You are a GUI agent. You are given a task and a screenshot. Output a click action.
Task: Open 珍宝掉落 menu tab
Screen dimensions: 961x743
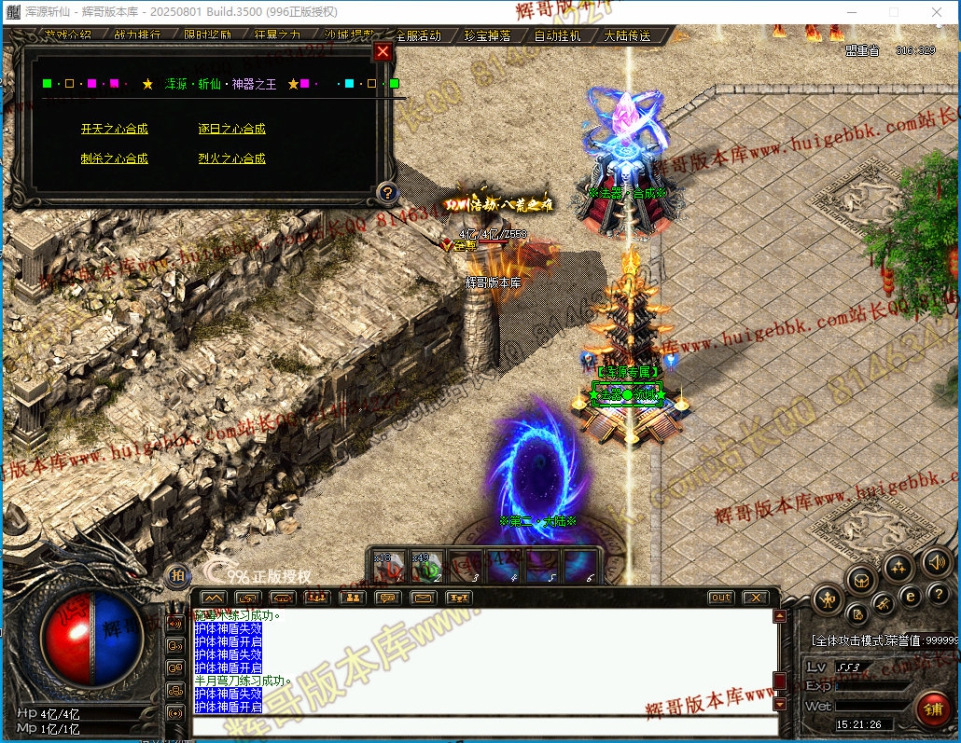coord(487,36)
